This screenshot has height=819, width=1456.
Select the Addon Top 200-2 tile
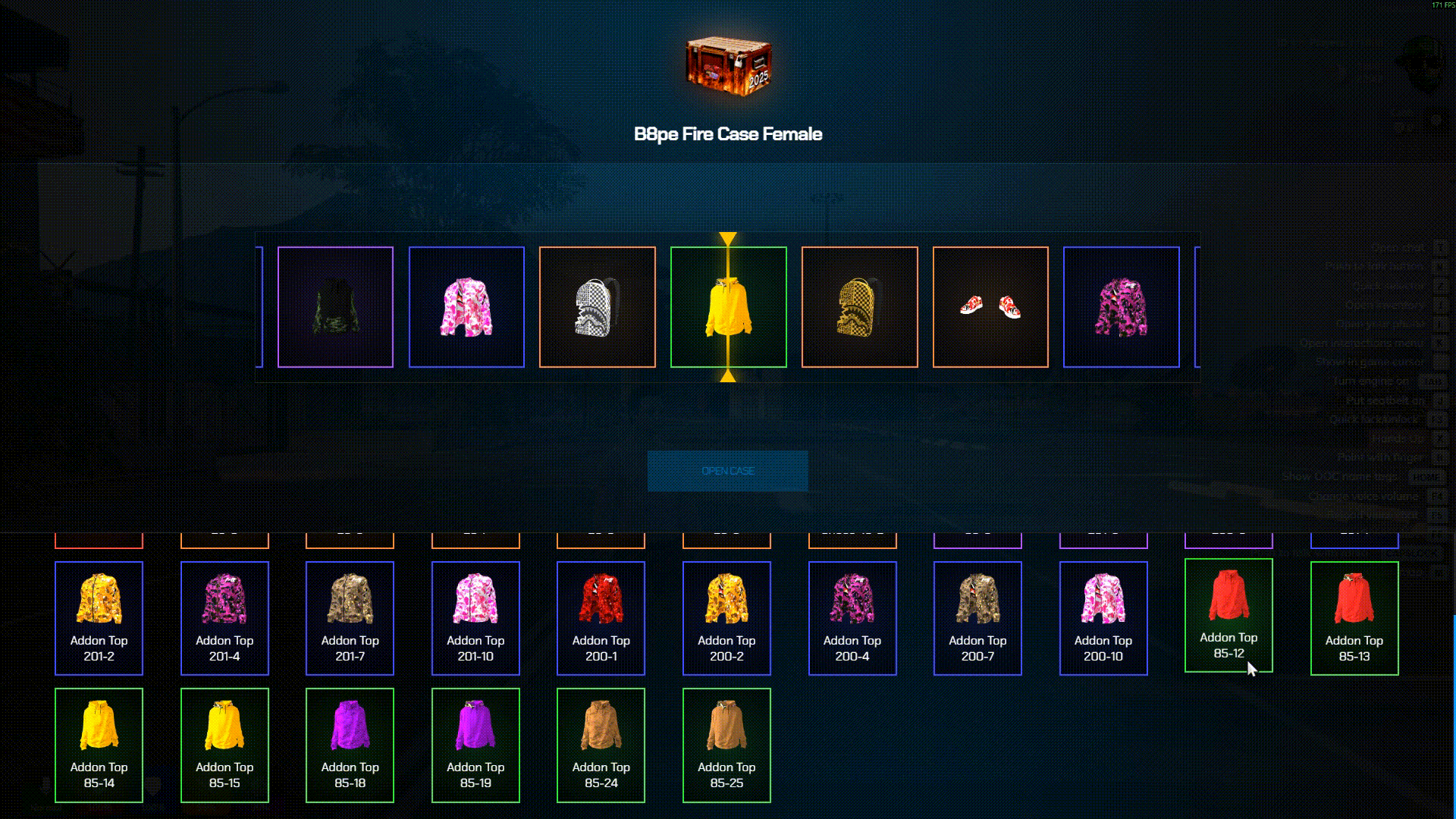pyautogui.click(x=726, y=618)
